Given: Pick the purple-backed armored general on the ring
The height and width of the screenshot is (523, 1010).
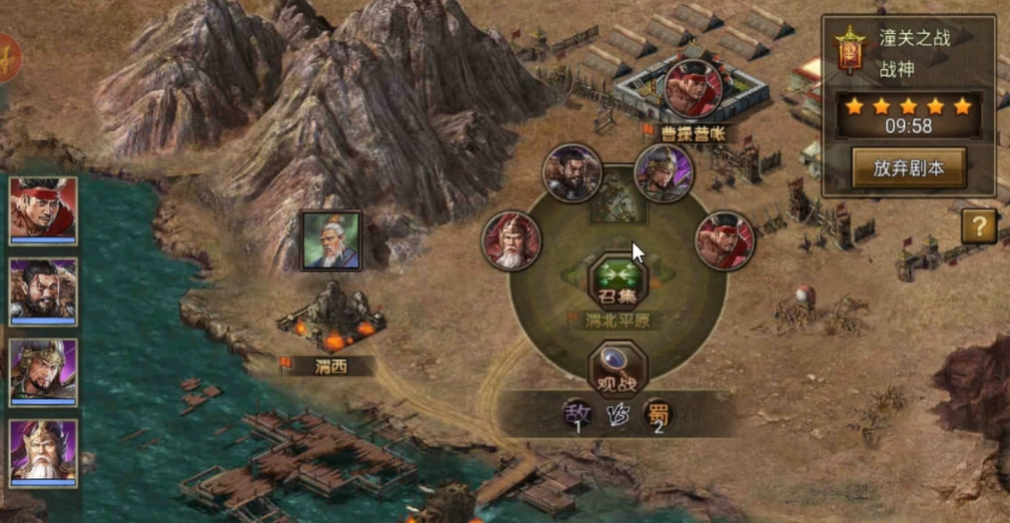Looking at the screenshot, I should tap(663, 173).
